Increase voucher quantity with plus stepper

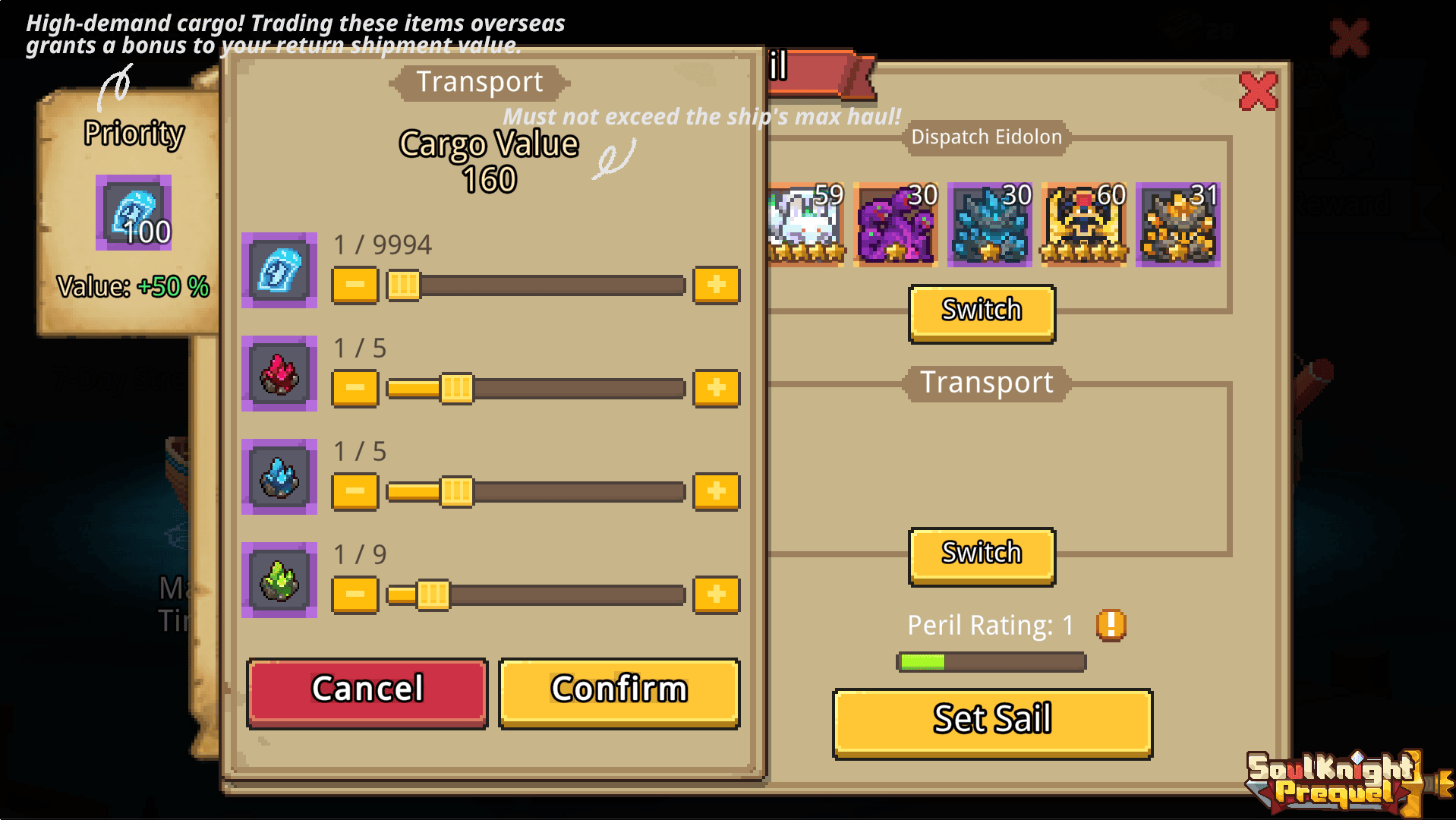point(715,284)
